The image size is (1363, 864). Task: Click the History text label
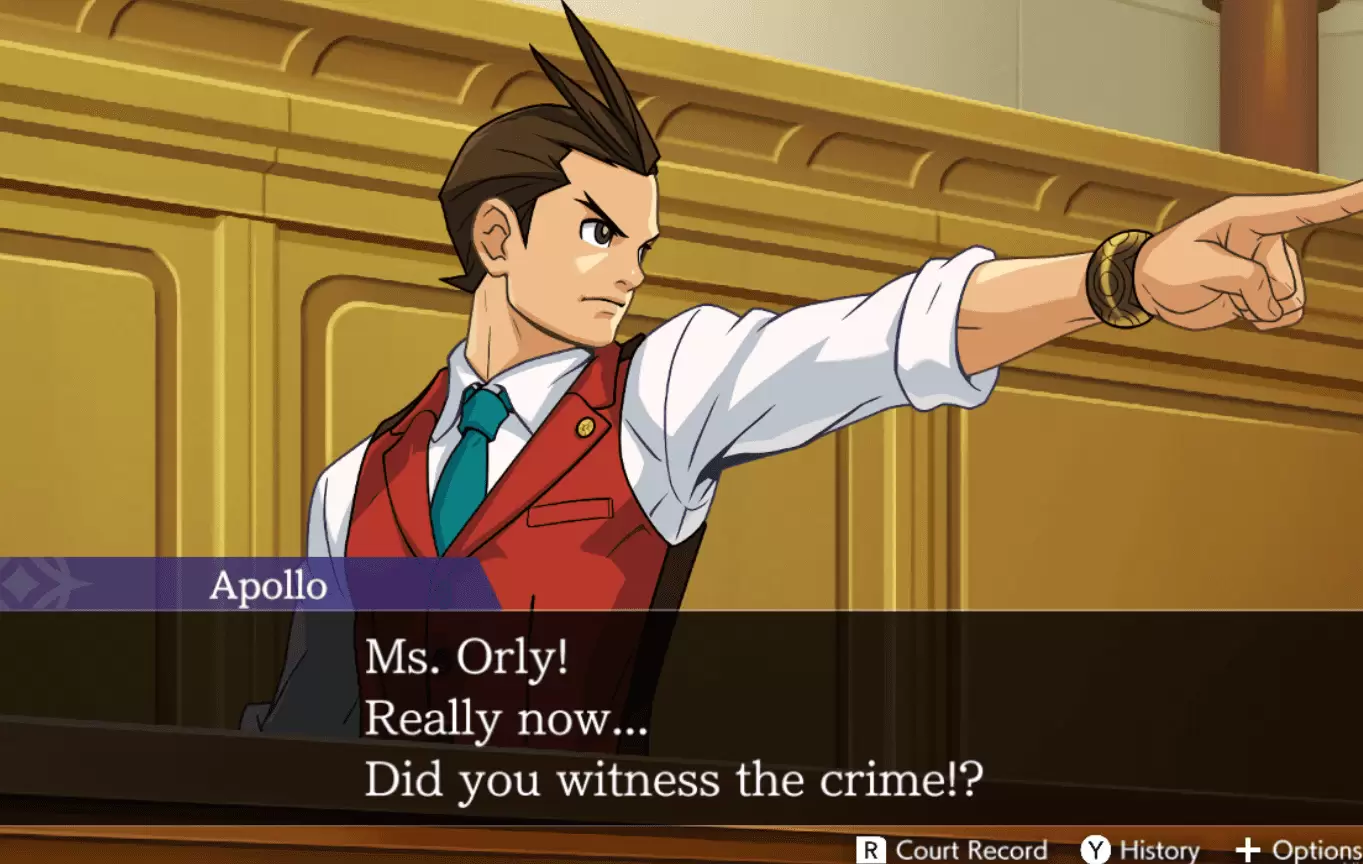[1160, 849]
